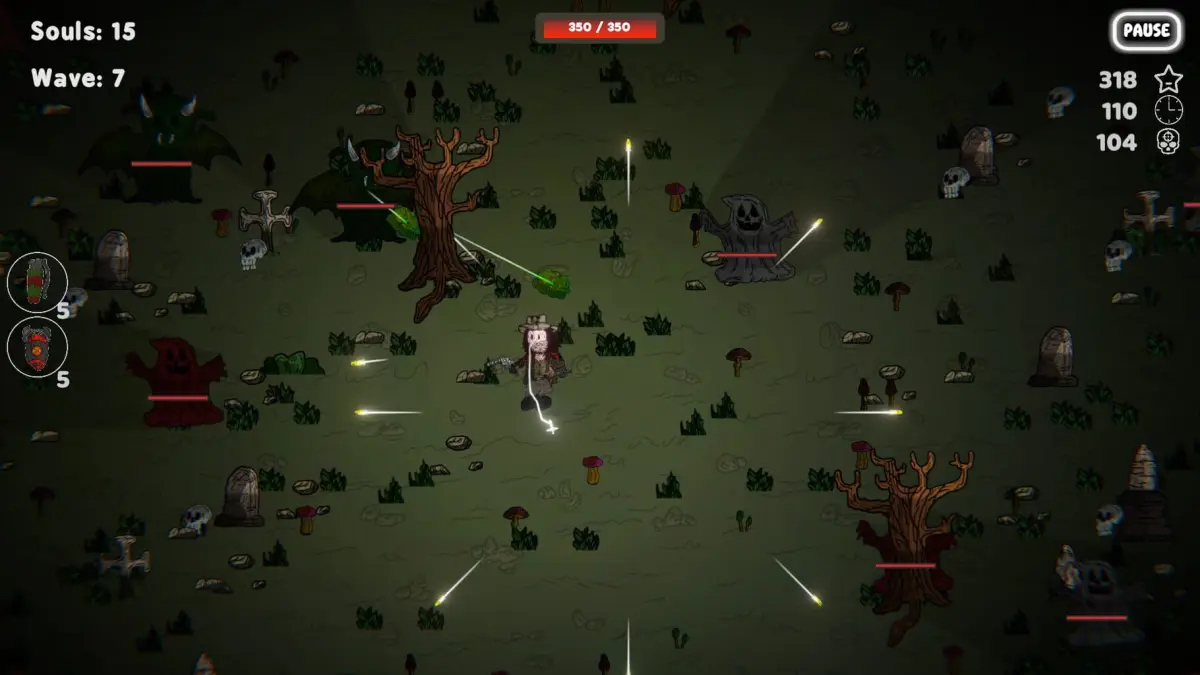Pause the game with the PAUSE button
Screen dimensions: 1200x675
coord(1145,30)
